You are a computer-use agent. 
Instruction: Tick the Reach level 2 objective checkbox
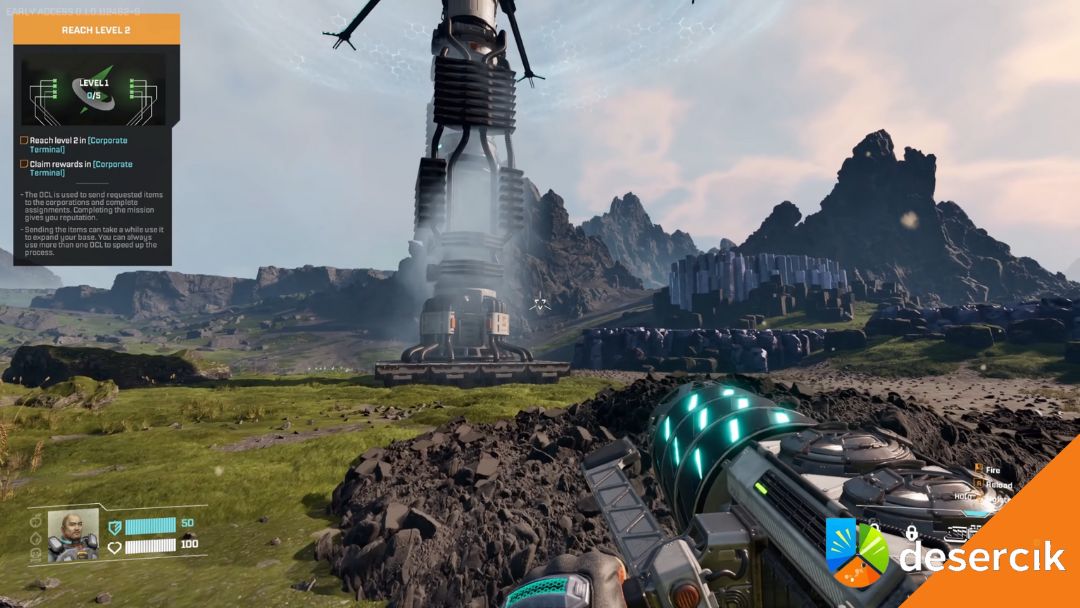click(24, 141)
